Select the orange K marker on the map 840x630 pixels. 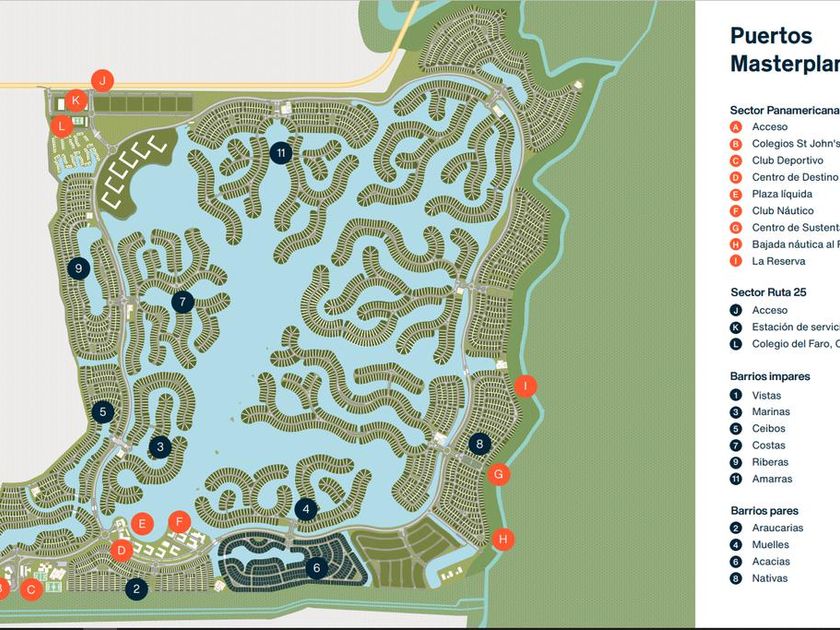click(x=75, y=100)
